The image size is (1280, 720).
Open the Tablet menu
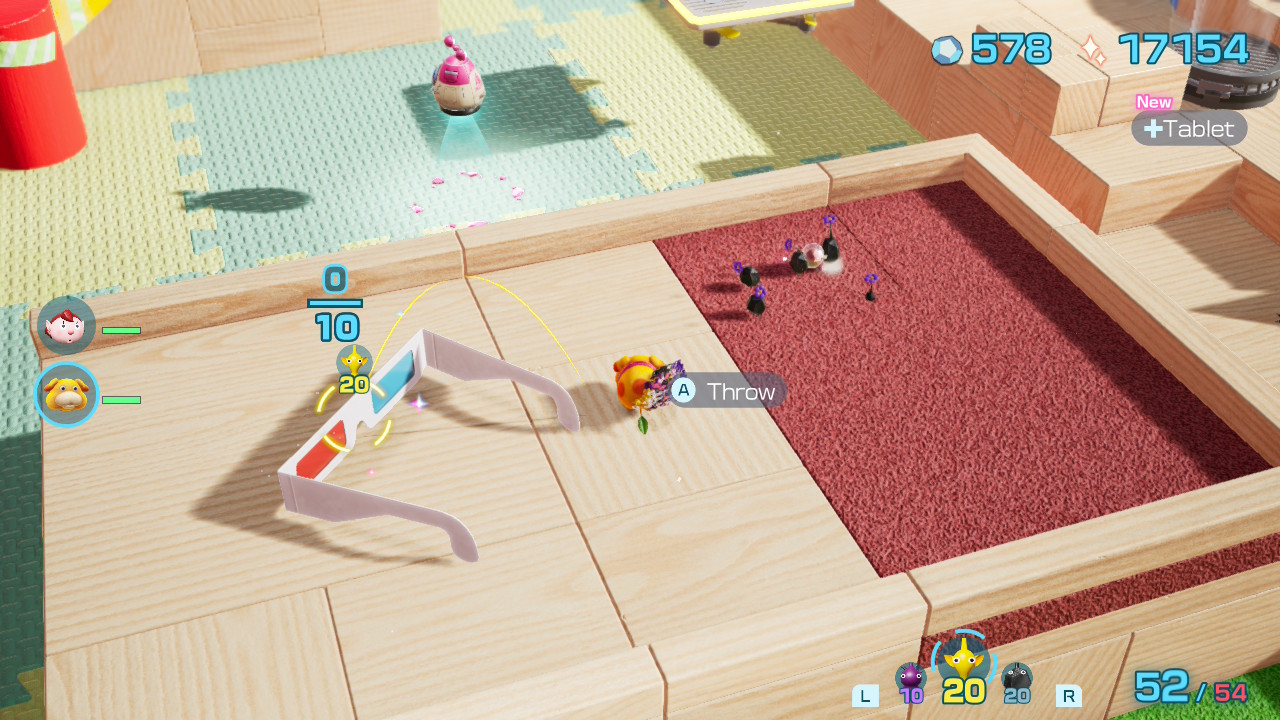[x=1189, y=129]
